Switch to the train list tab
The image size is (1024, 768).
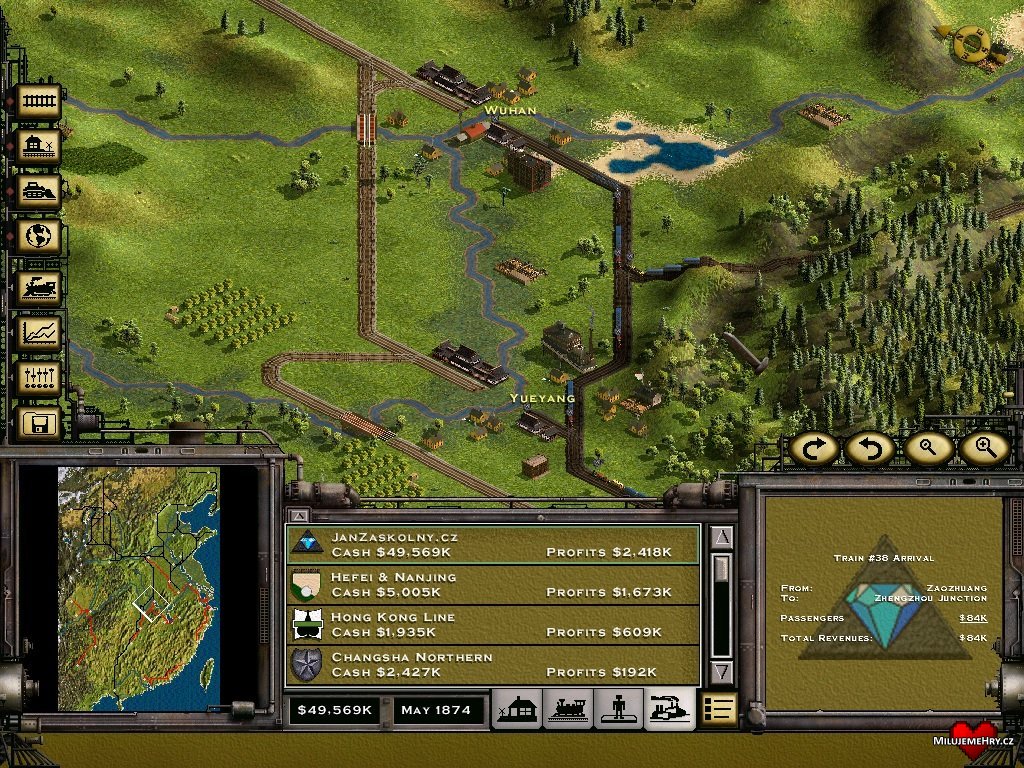coord(569,710)
